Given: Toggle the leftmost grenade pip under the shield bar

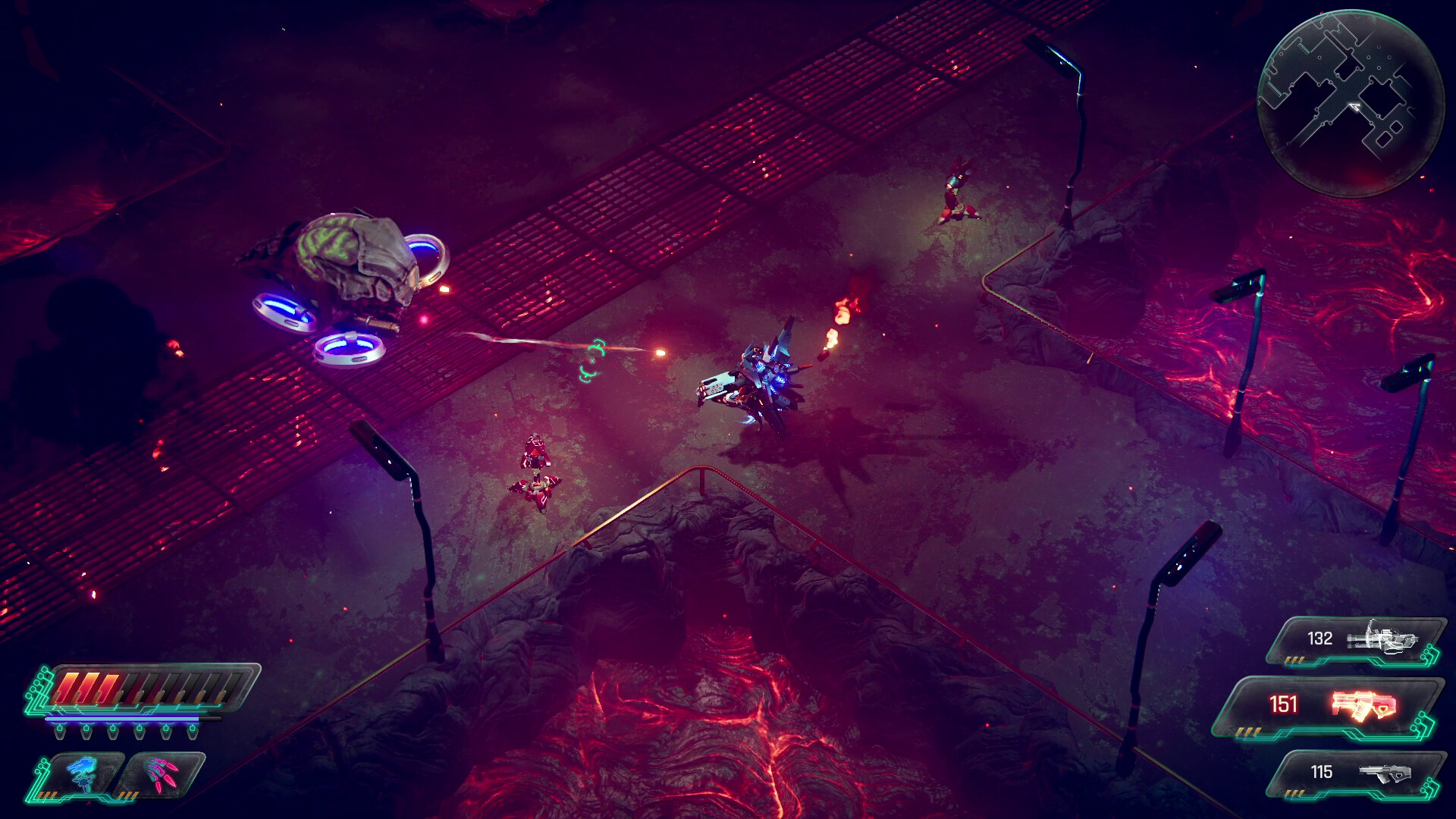Looking at the screenshot, I should [60, 733].
